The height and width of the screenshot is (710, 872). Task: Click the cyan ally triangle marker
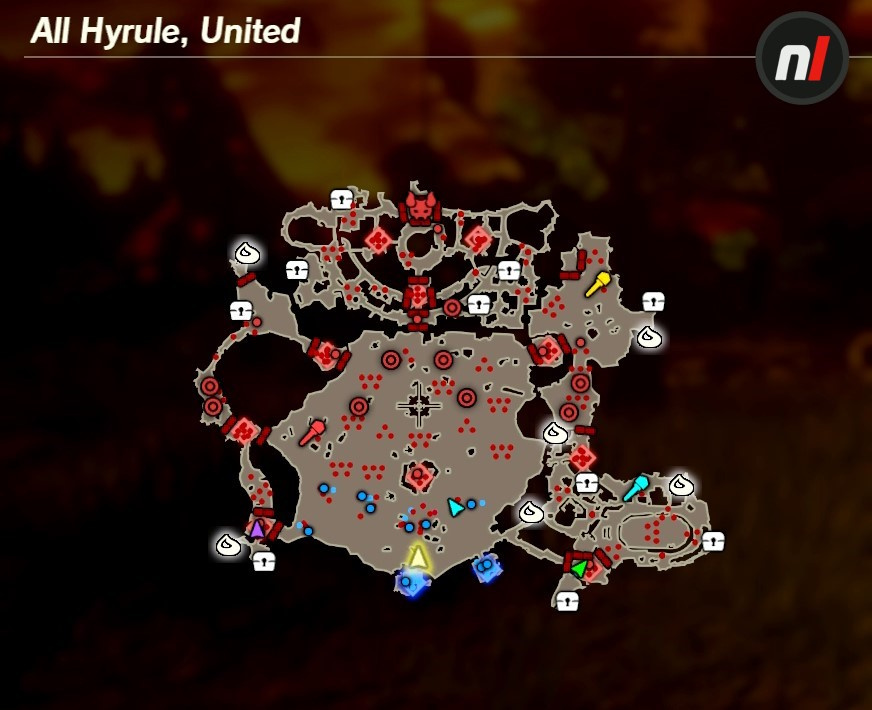pyautogui.click(x=455, y=507)
